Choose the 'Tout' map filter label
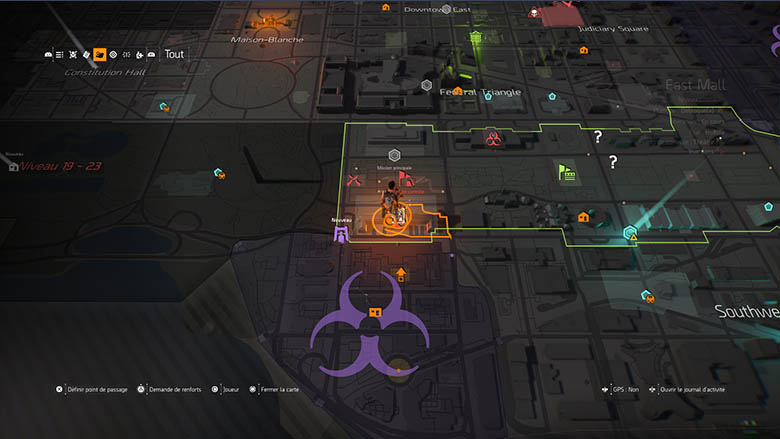 pos(174,54)
